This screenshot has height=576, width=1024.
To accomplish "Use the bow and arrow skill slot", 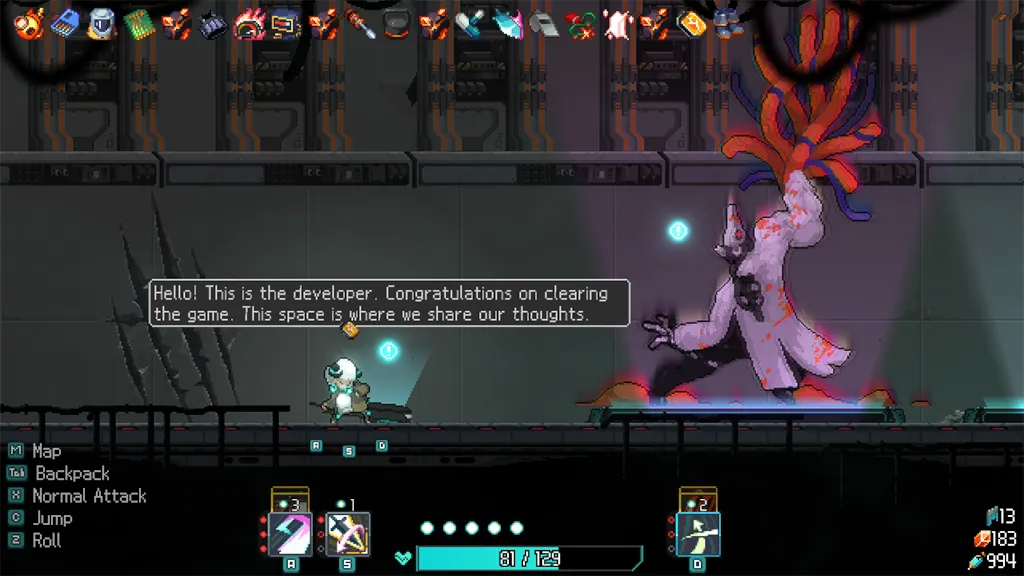I will 698,534.
